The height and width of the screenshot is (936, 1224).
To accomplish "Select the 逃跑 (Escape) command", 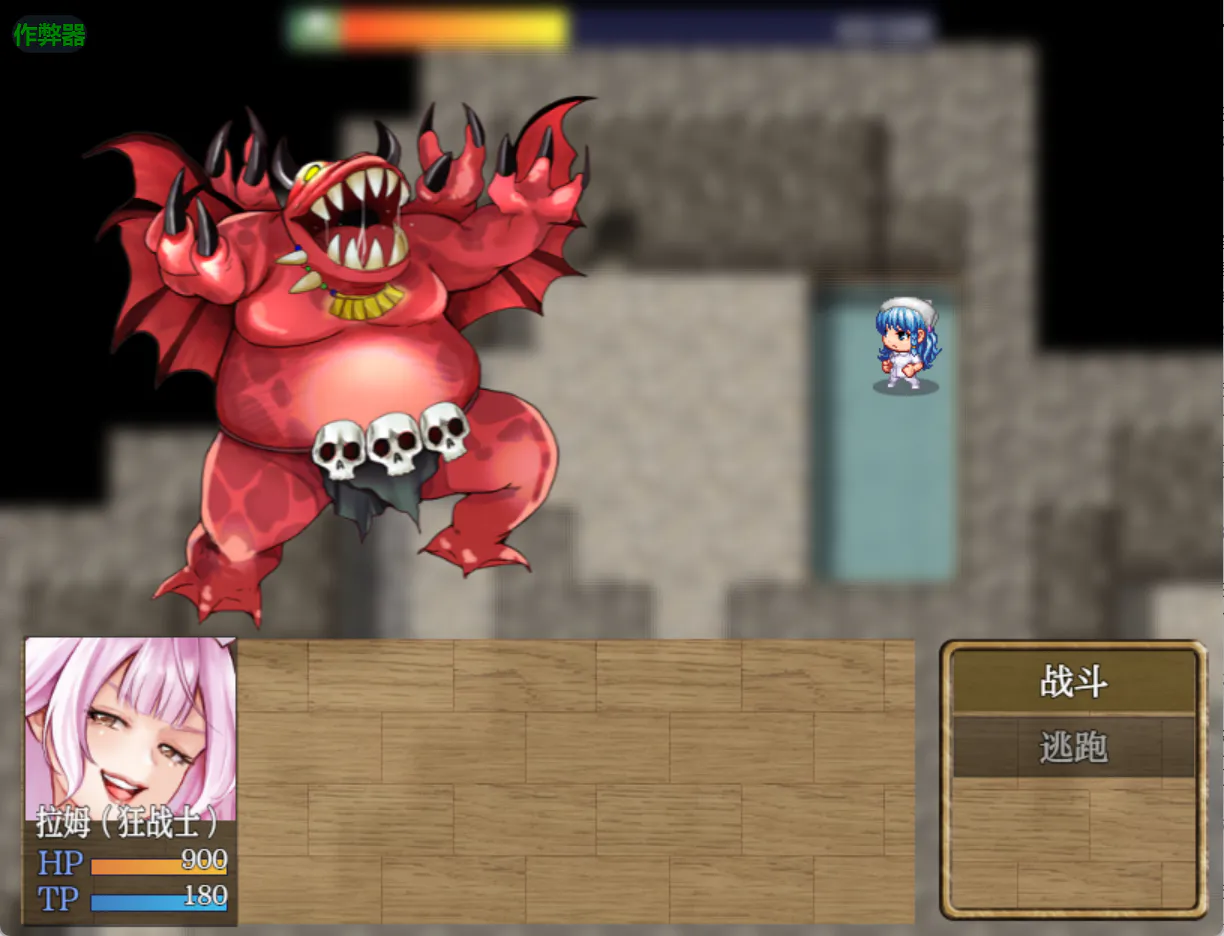I will coord(1074,747).
